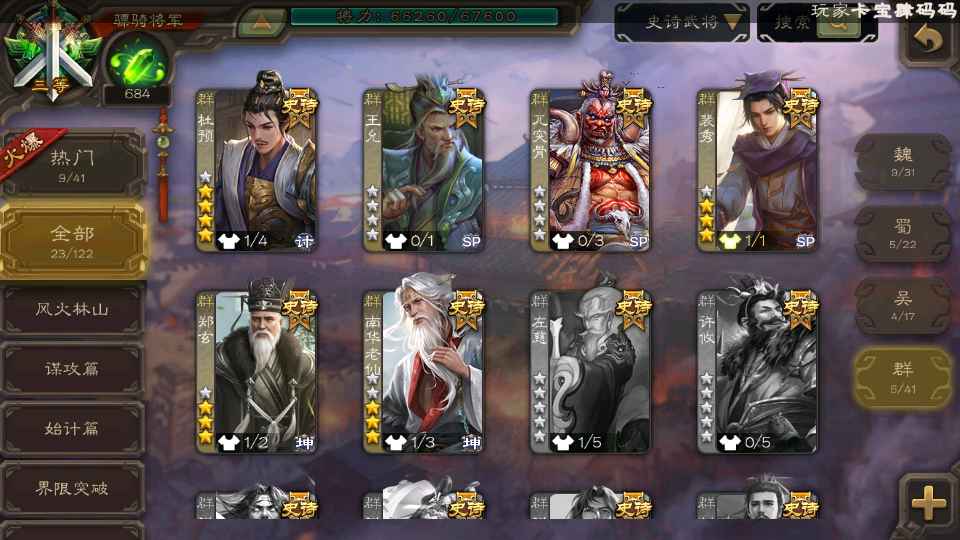
Task: Show the 始计篇 card pack tab
Action: [73, 429]
